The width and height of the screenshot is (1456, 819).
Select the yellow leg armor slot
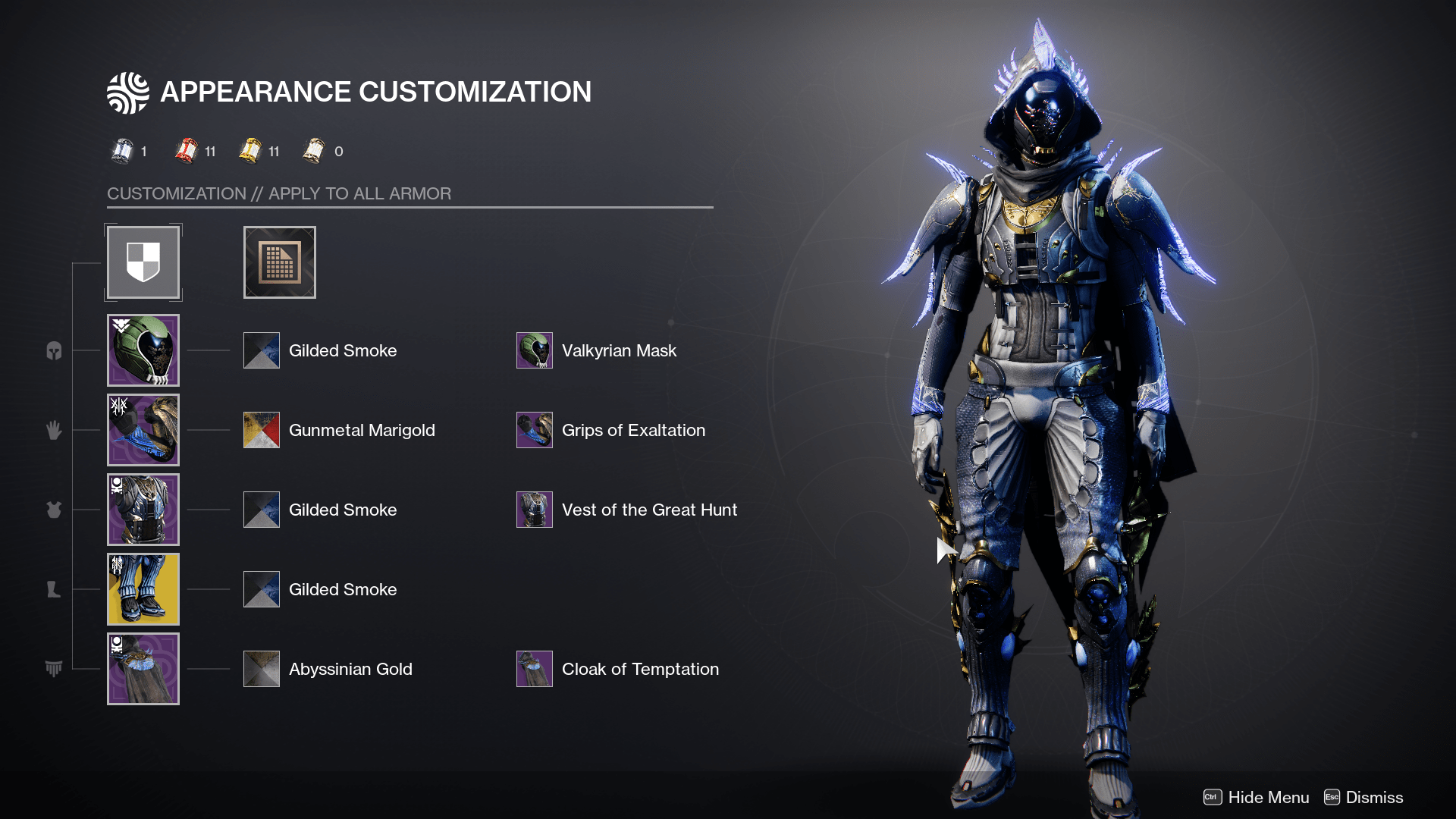(143, 589)
